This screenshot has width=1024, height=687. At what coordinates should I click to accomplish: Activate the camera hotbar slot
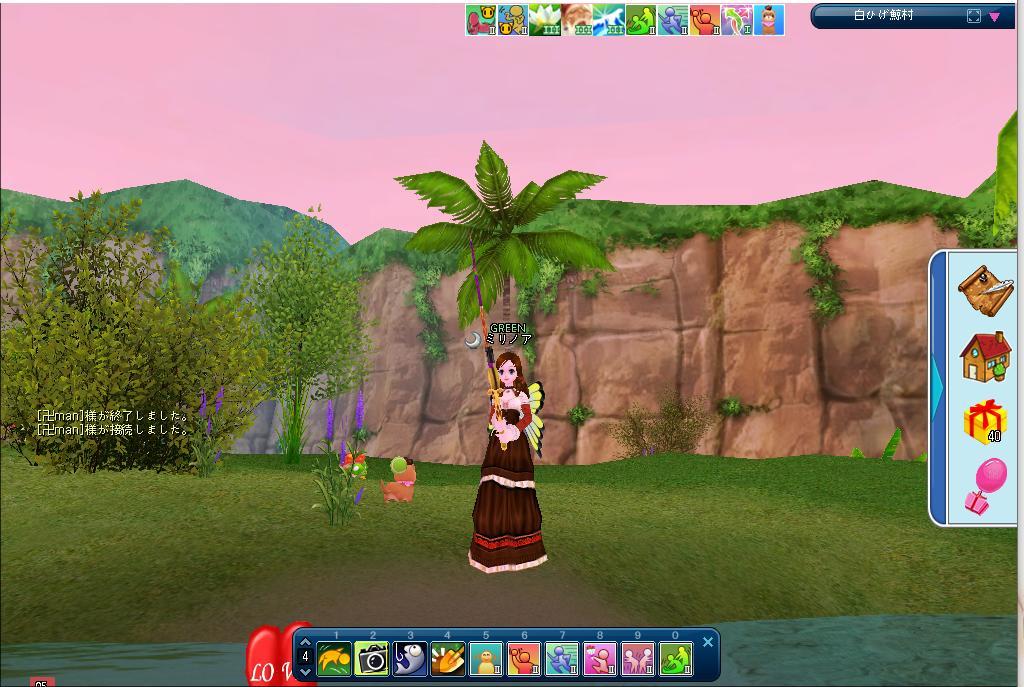[x=372, y=659]
